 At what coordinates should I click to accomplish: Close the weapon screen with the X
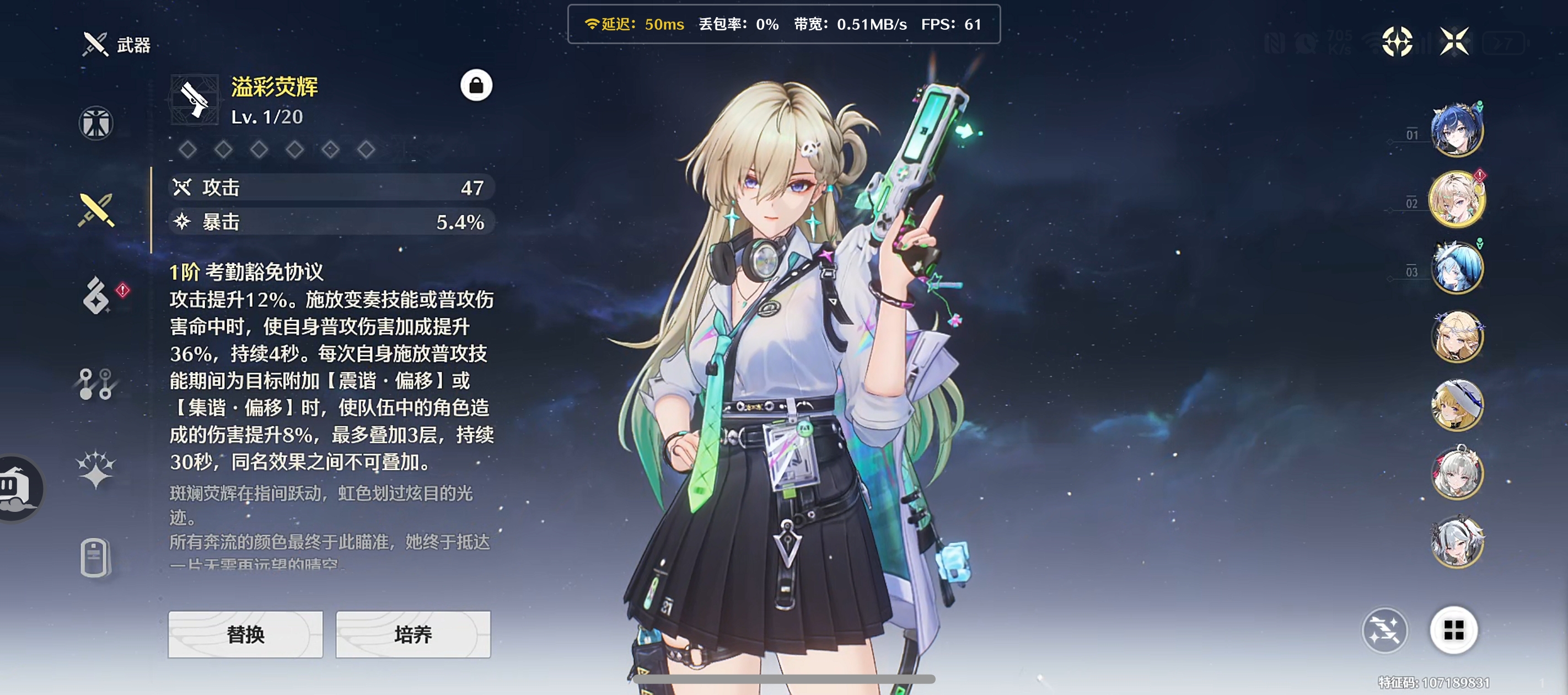coord(1454,41)
